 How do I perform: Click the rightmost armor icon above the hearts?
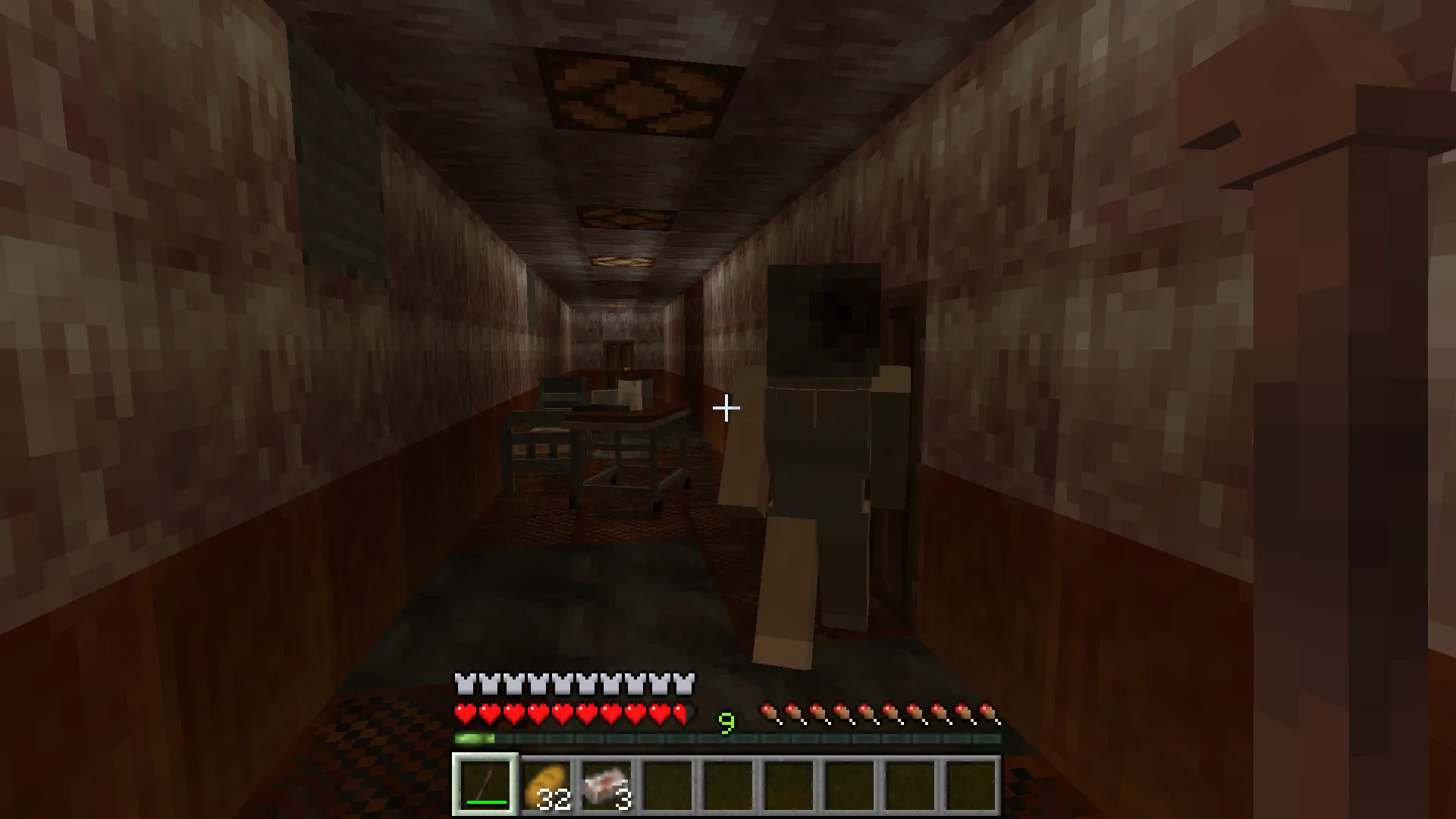pos(686,683)
